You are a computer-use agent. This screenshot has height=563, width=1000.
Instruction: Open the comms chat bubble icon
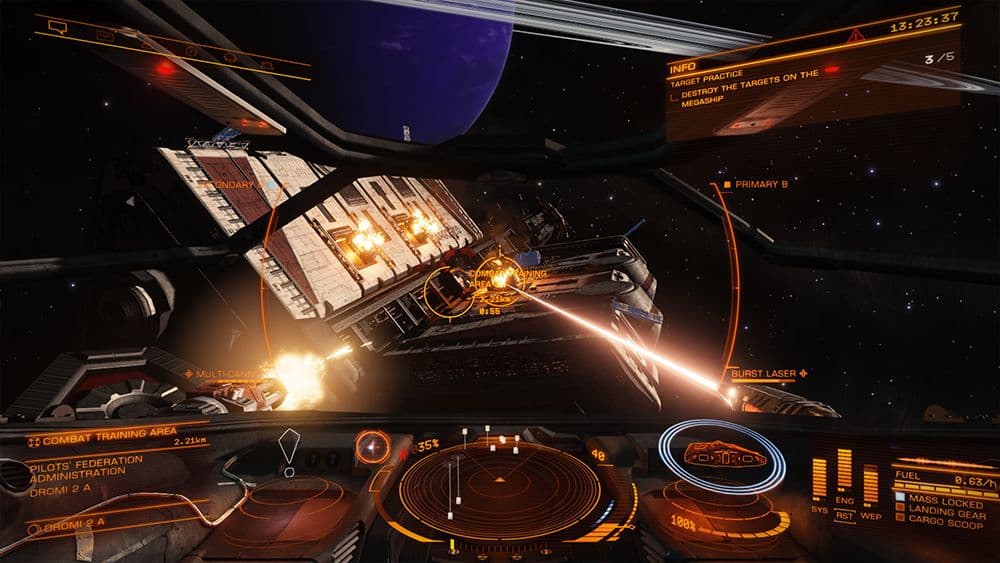tap(57, 28)
